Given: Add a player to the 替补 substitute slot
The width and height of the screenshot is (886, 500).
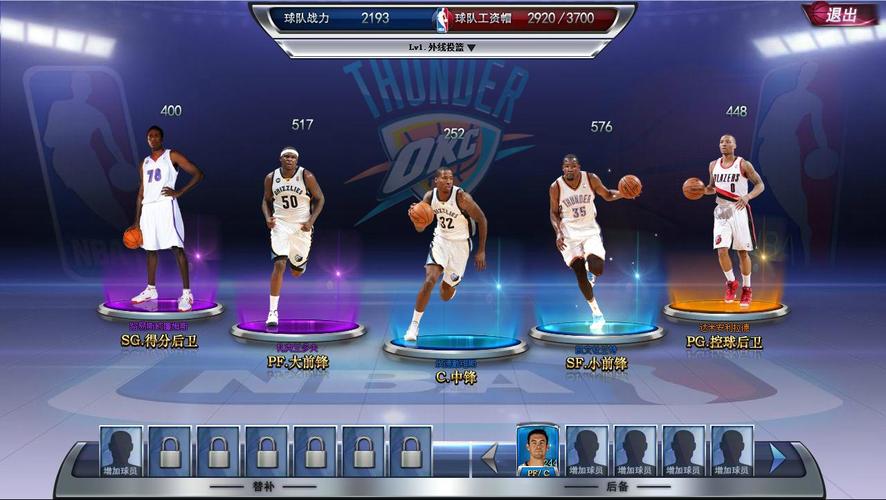Looking at the screenshot, I should 120,451.
